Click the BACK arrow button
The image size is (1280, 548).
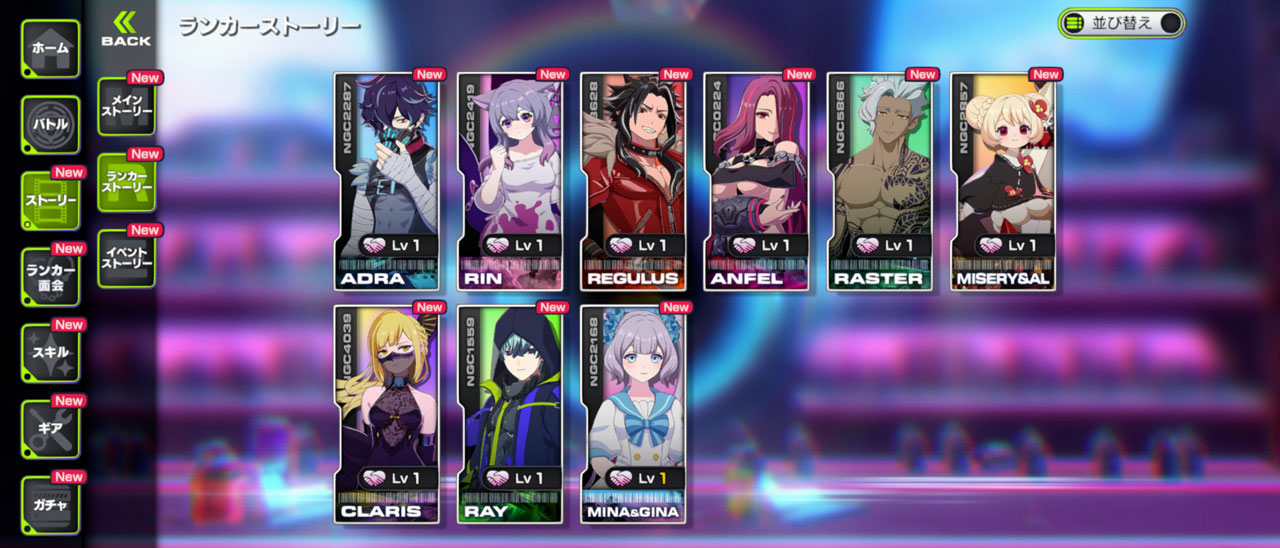[x=126, y=29]
